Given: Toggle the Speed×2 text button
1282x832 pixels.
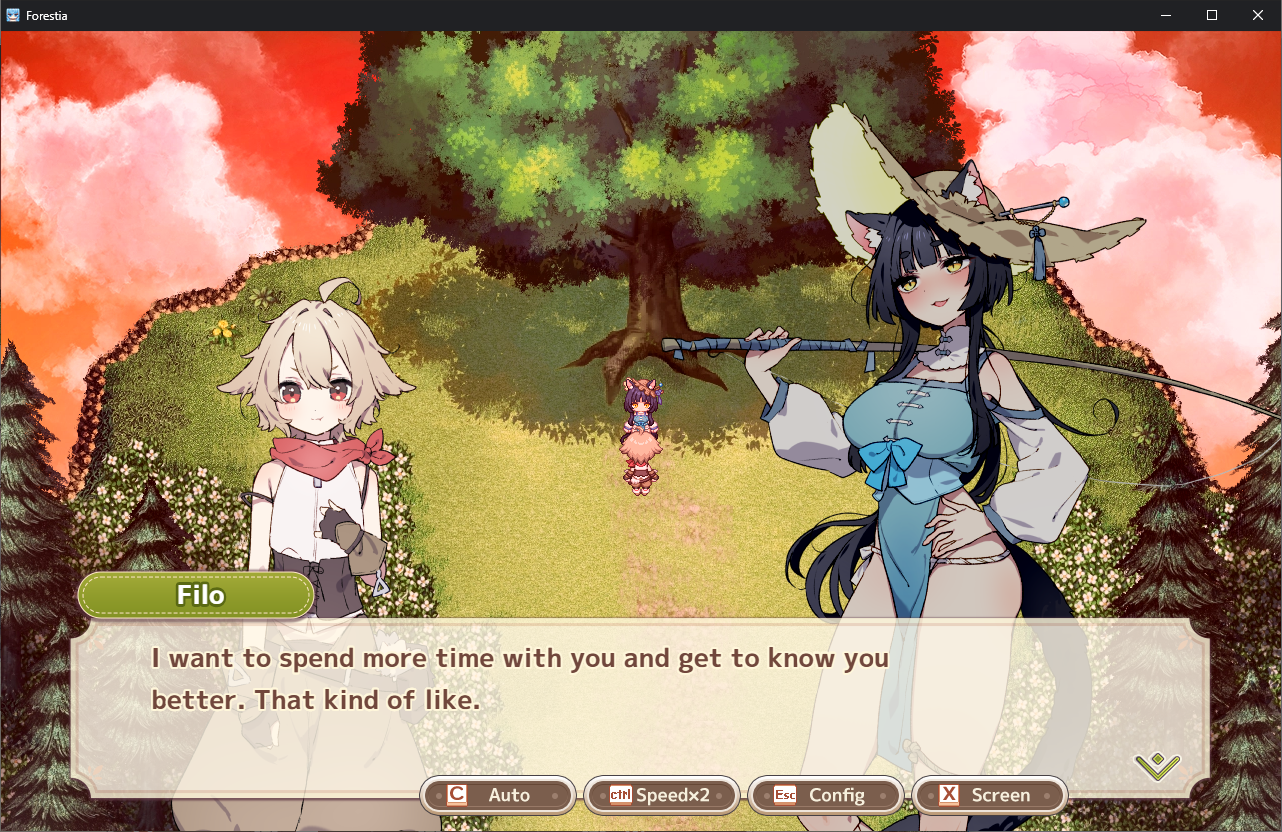Looking at the screenshot, I should [661, 795].
